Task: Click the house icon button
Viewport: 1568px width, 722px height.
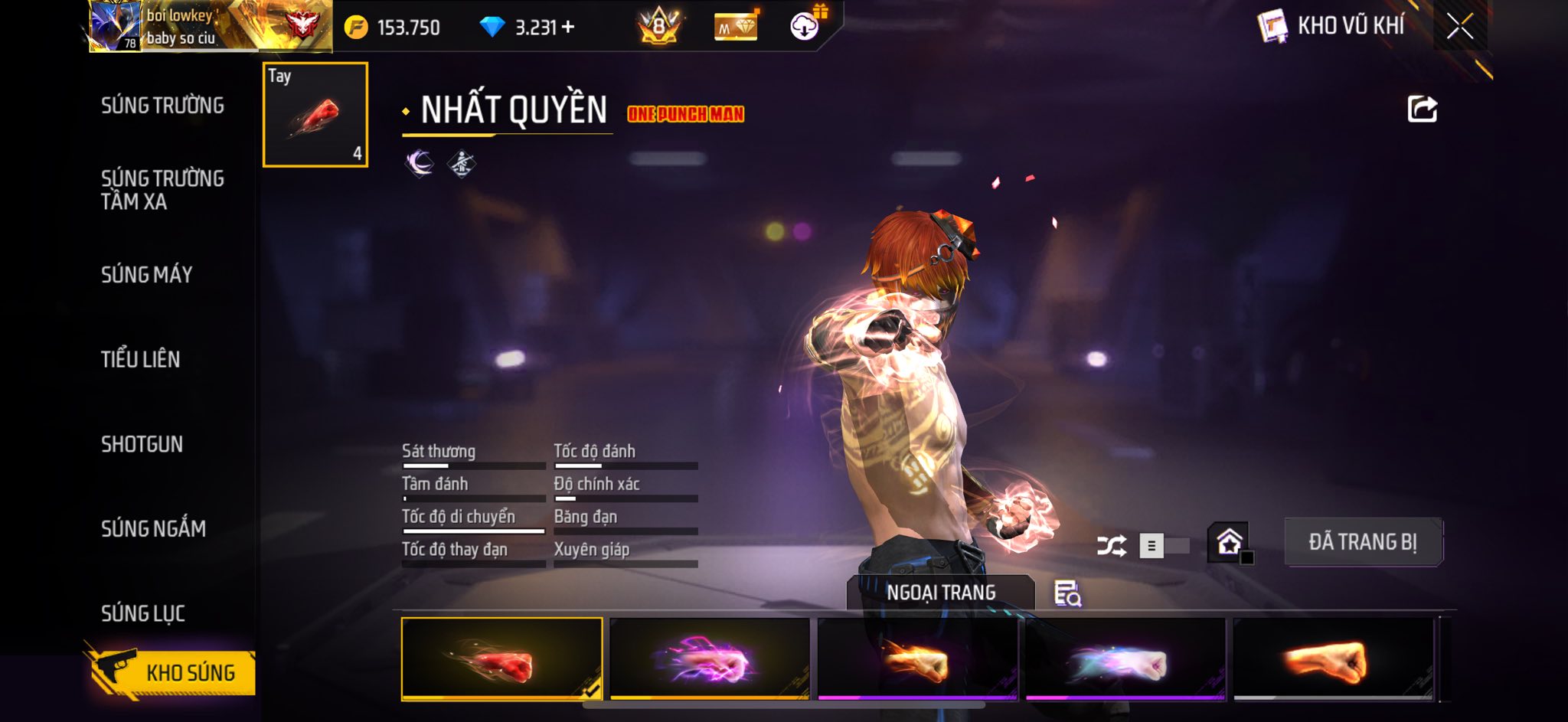Action: pyautogui.click(x=1230, y=543)
